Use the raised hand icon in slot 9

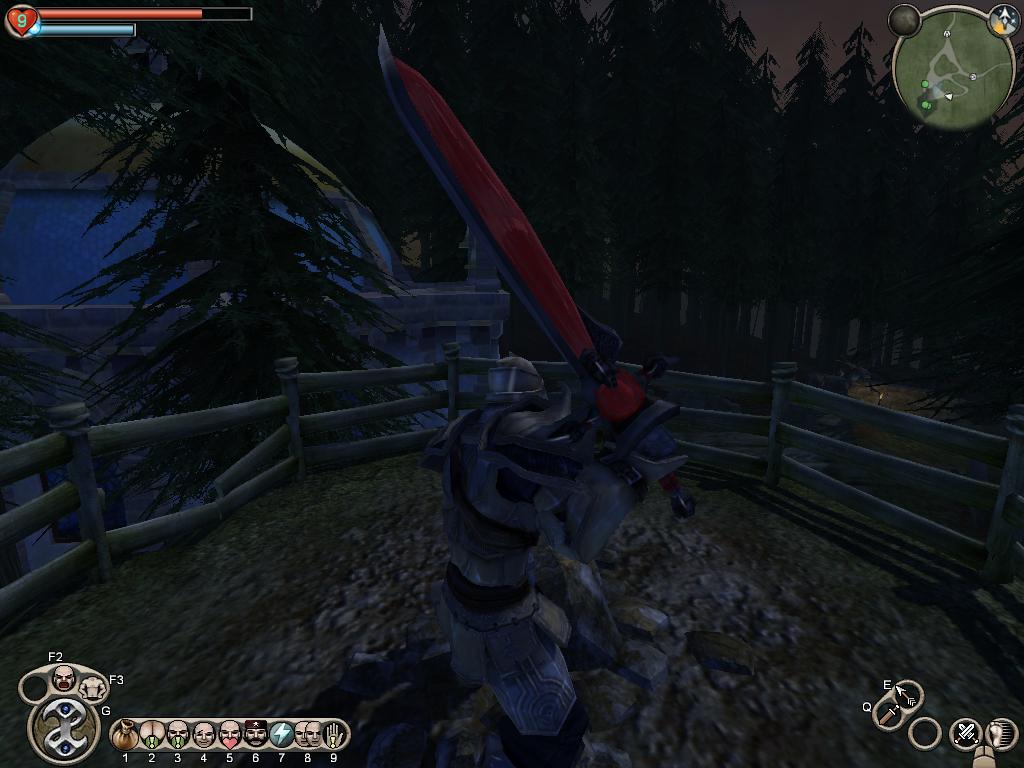tap(334, 735)
